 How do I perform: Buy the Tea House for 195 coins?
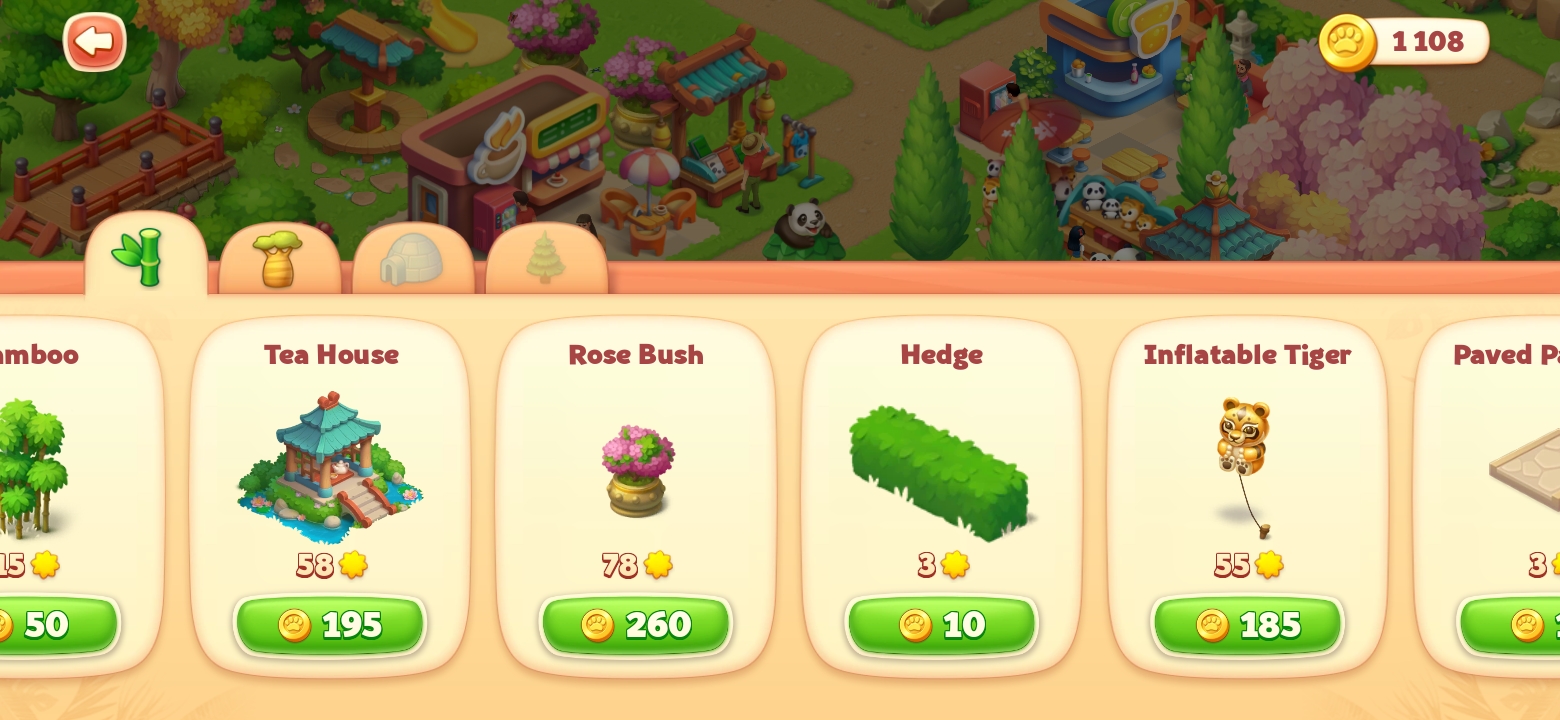coord(330,625)
